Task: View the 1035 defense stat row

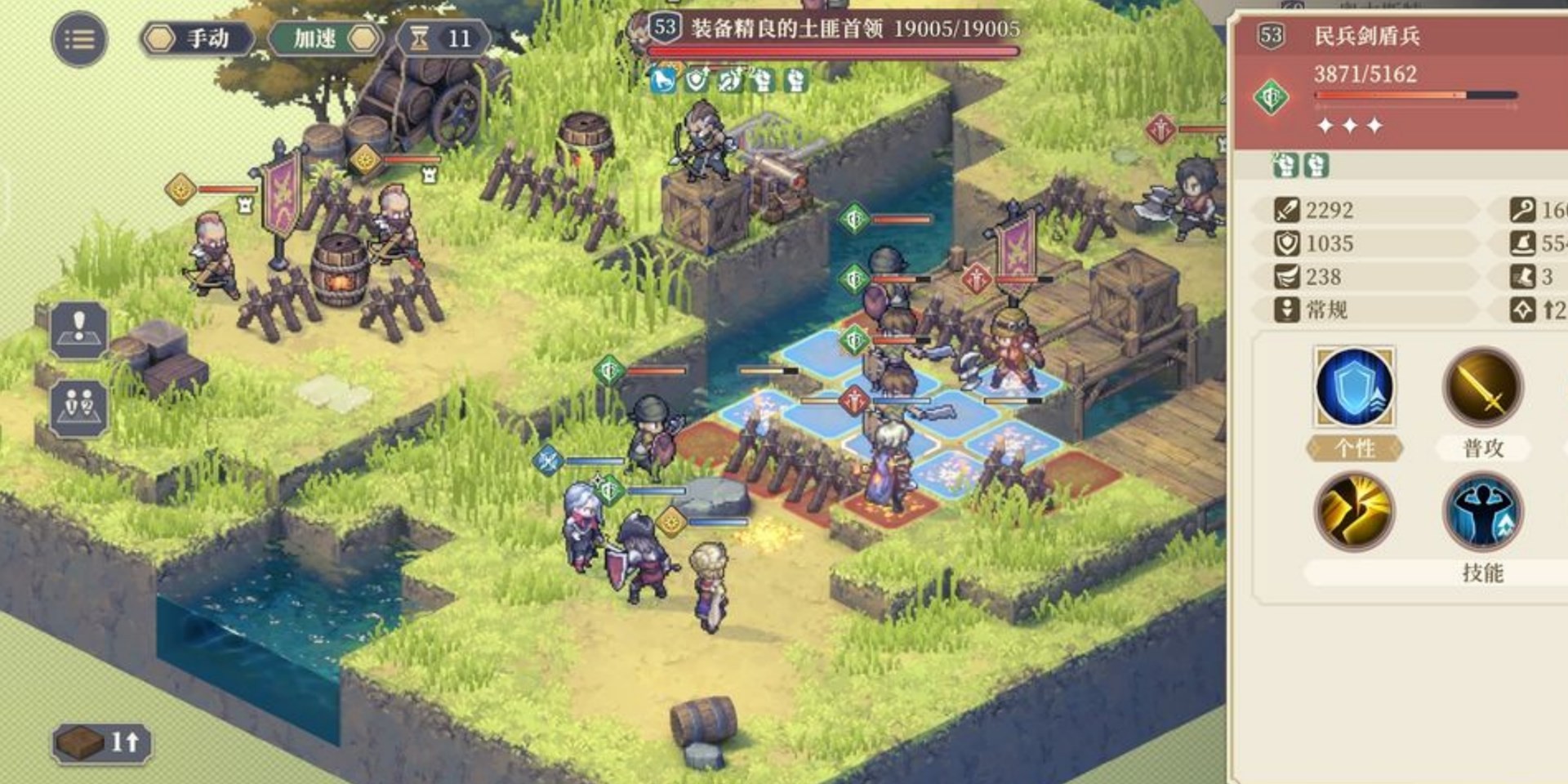Action: click(1365, 243)
